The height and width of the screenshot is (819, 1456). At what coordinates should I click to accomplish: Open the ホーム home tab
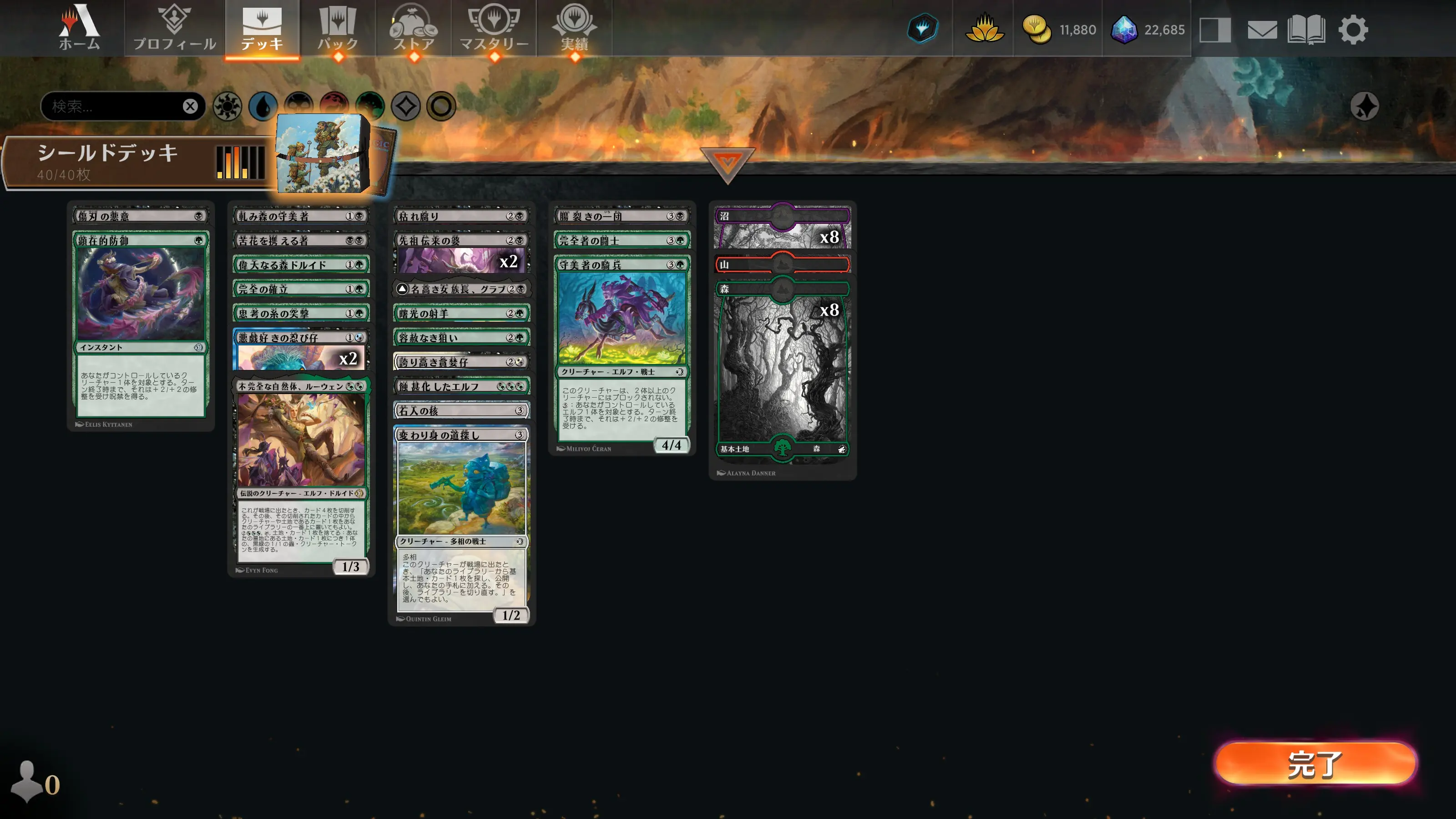[x=79, y=28]
